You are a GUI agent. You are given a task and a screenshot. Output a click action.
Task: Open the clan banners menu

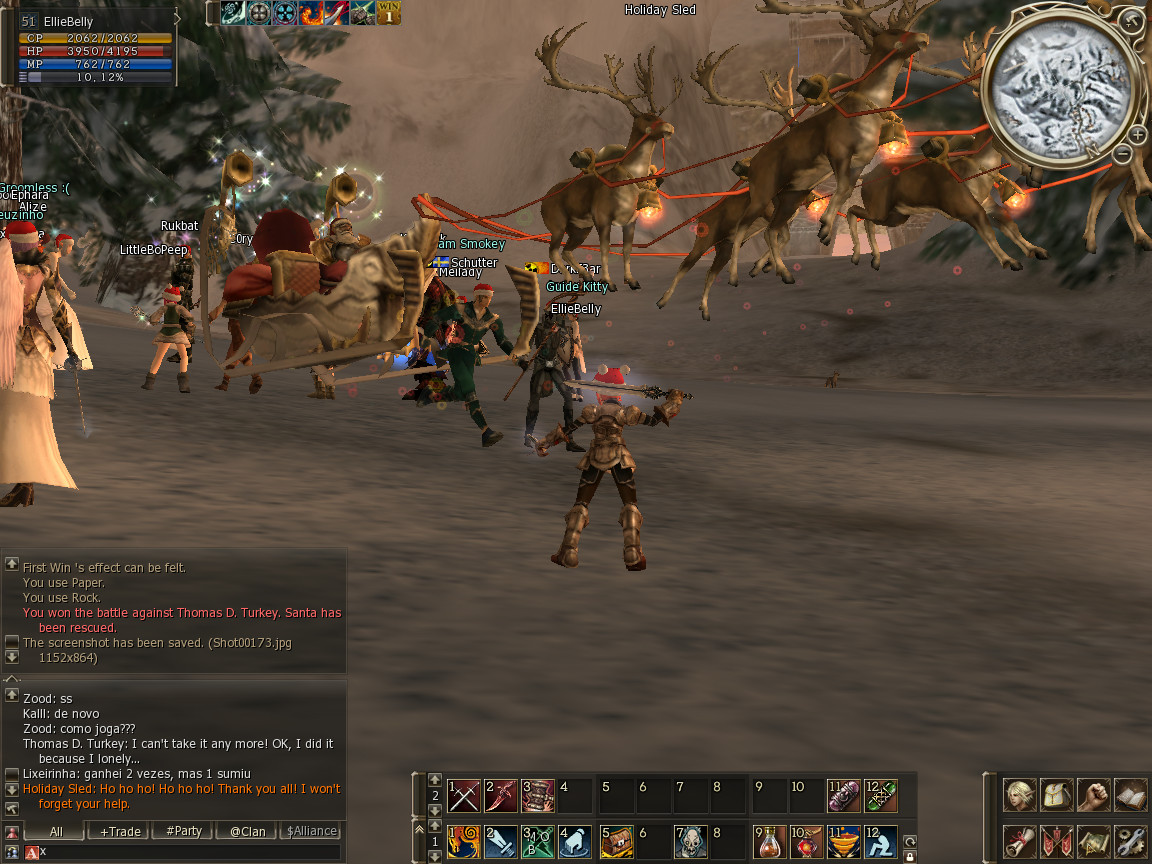[x=1056, y=841]
